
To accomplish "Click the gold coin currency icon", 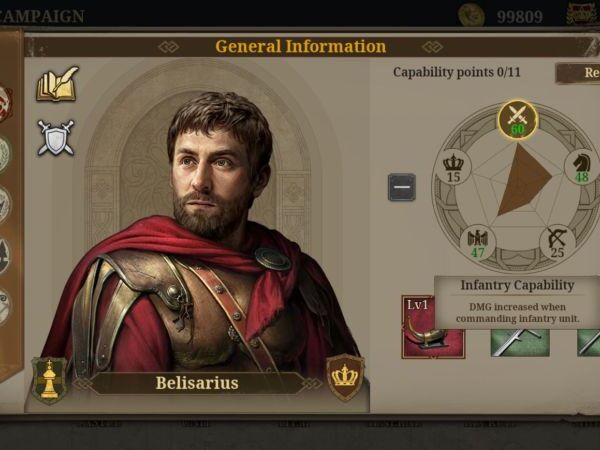I will [x=472, y=15].
